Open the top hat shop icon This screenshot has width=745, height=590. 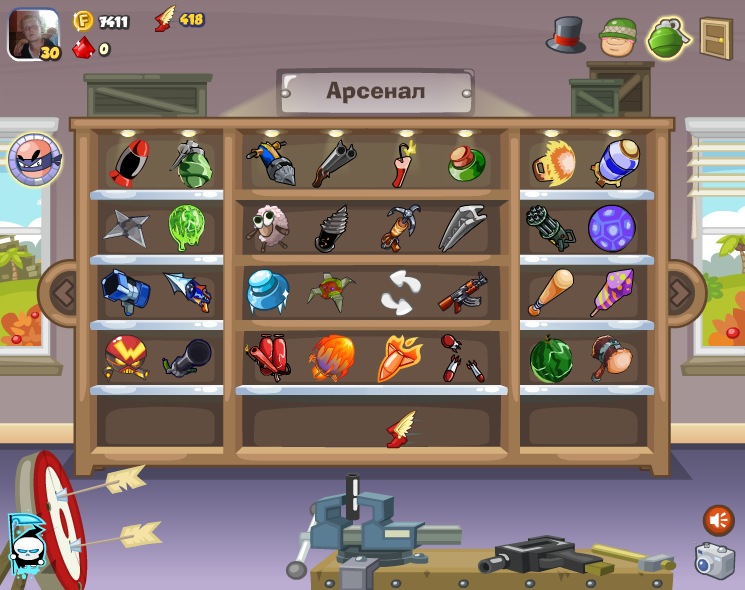pyautogui.click(x=566, y=36)
